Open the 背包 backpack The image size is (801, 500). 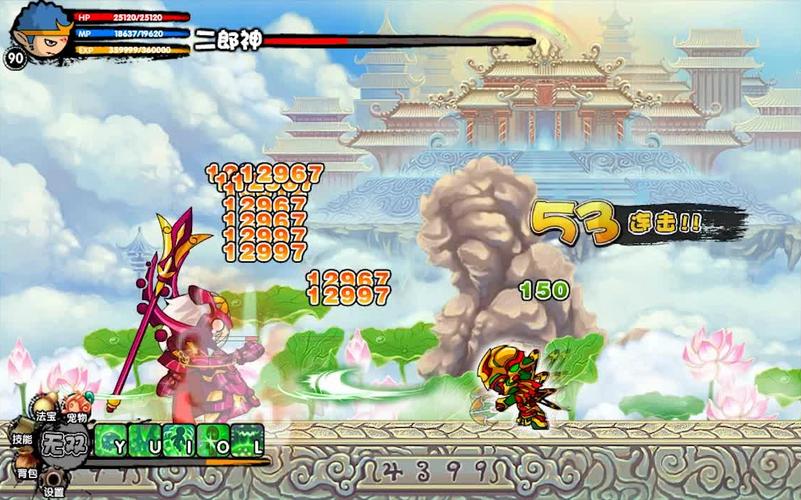click(x=27, y=468)
